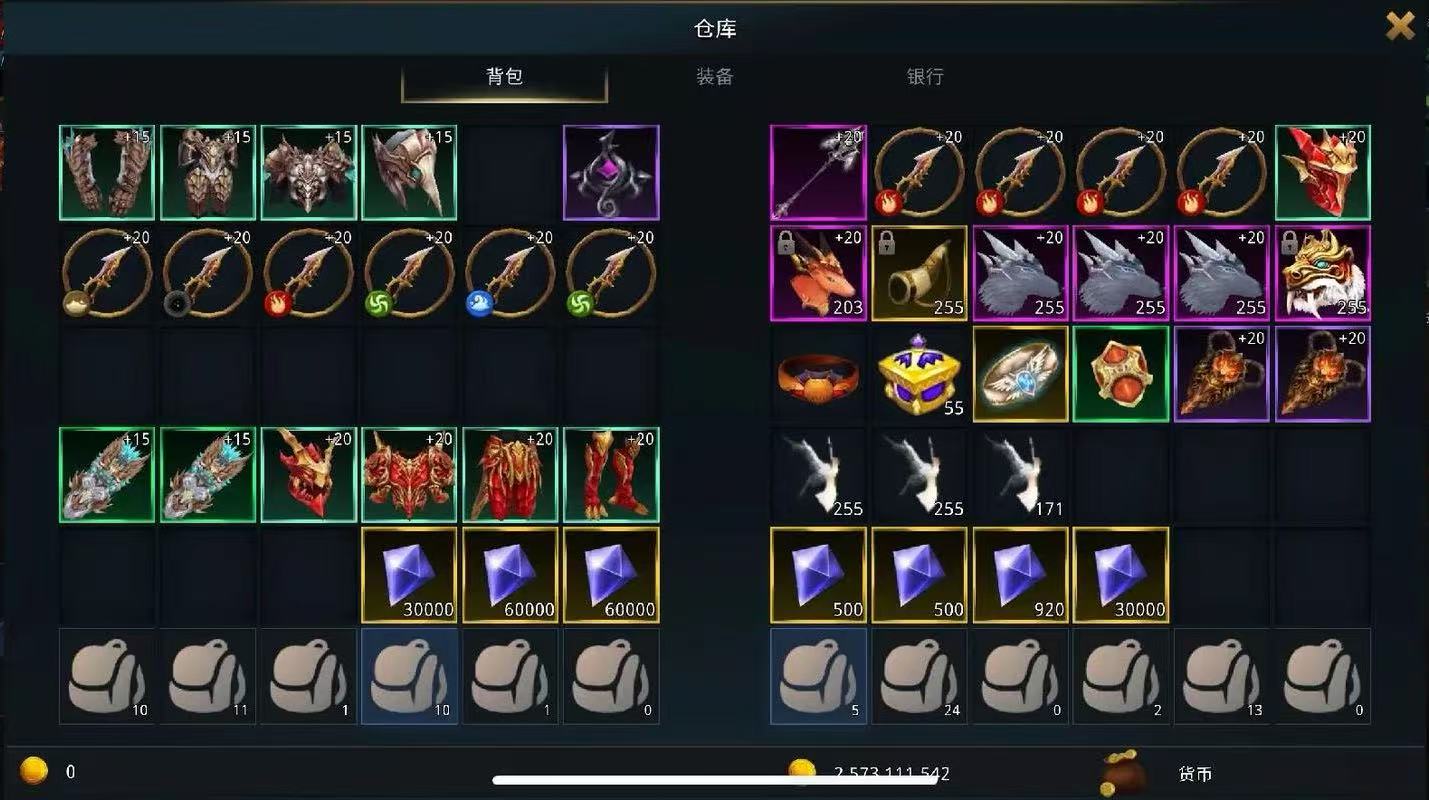Click the +15 clawed gauntlets in top-left slot
Screen dimensions: 1429x800
[x=106, y=172]
